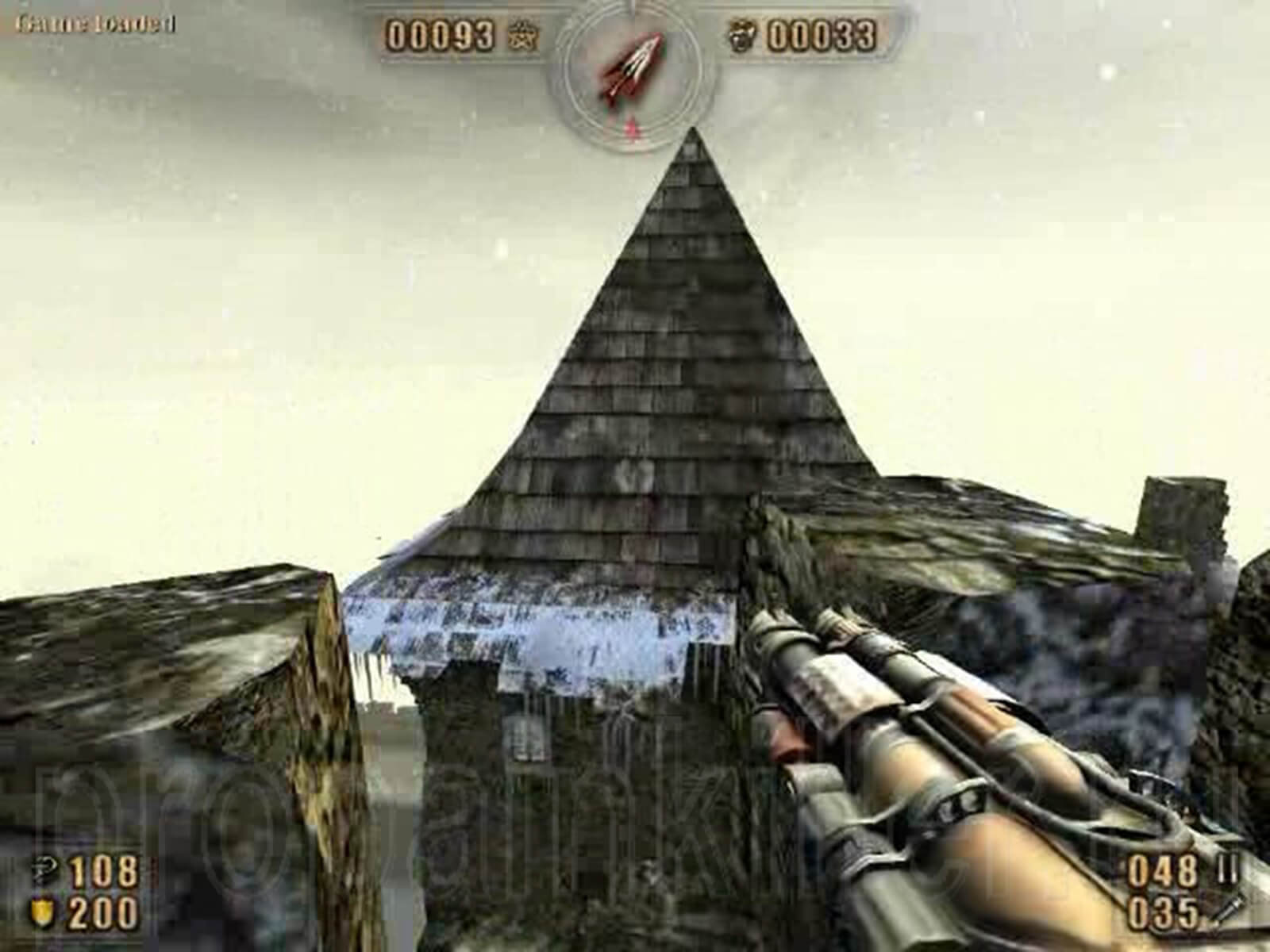Toggle the armor readout displaying 200

103,911
